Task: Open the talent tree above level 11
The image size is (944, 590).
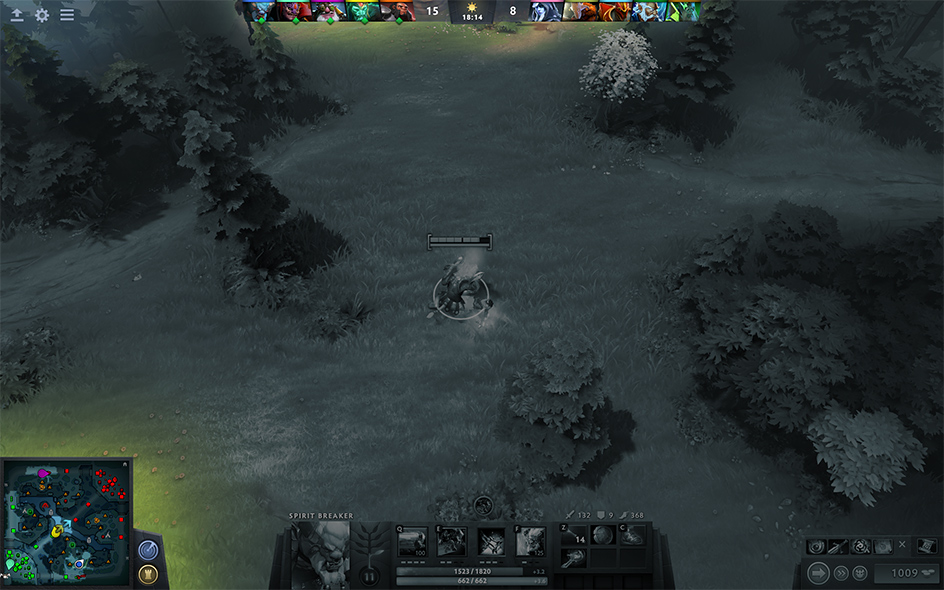Action: tap(371, 543)
